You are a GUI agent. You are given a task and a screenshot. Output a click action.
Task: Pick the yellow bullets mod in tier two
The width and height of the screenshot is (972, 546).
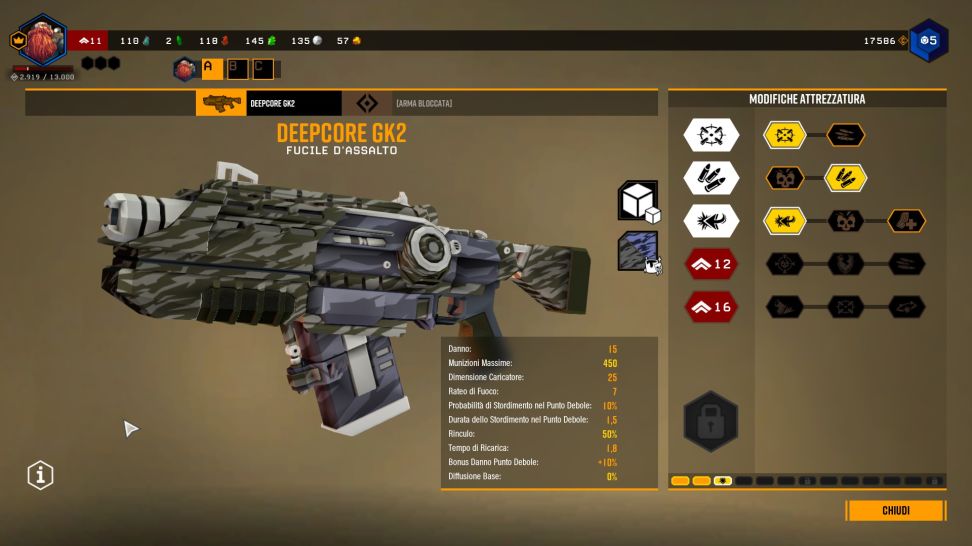[x=845, y=178]
